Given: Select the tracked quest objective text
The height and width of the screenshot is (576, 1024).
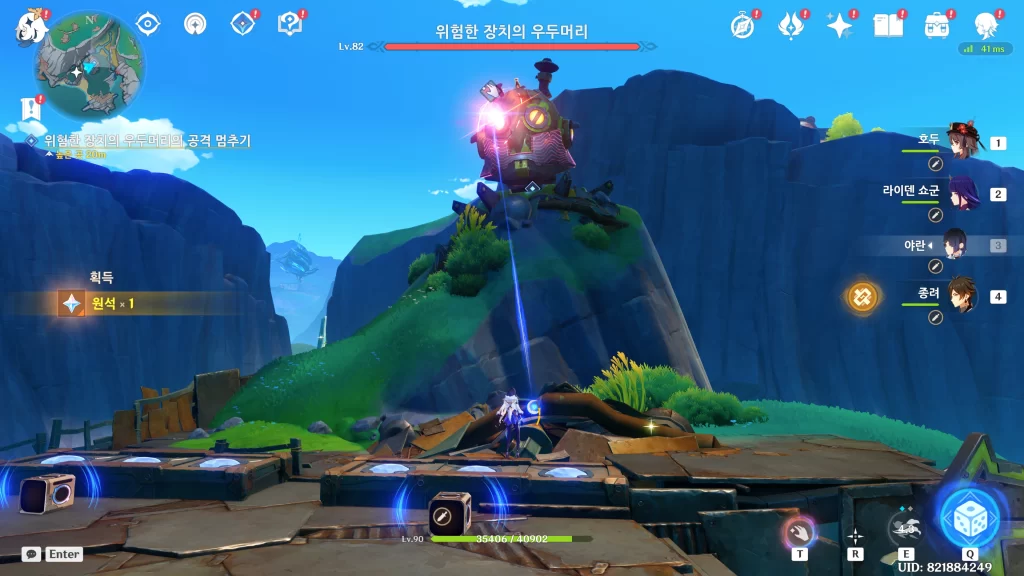Looking at the screenshot, I should tap(146, 141).
